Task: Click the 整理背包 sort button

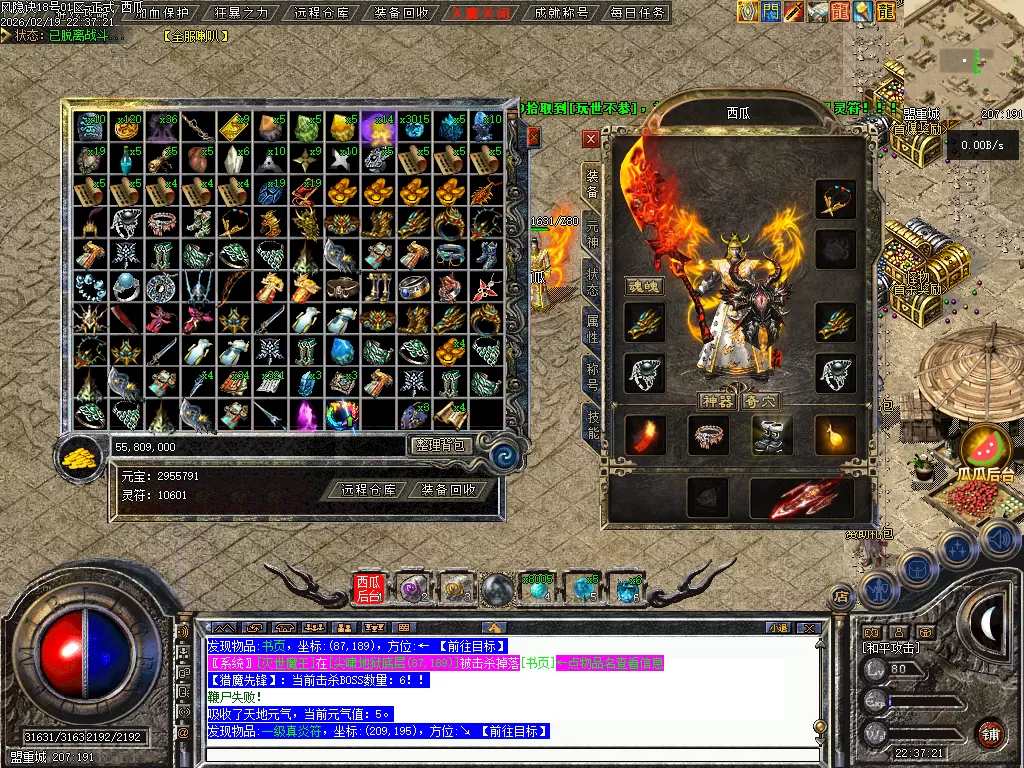Action: tap(440, 446)
